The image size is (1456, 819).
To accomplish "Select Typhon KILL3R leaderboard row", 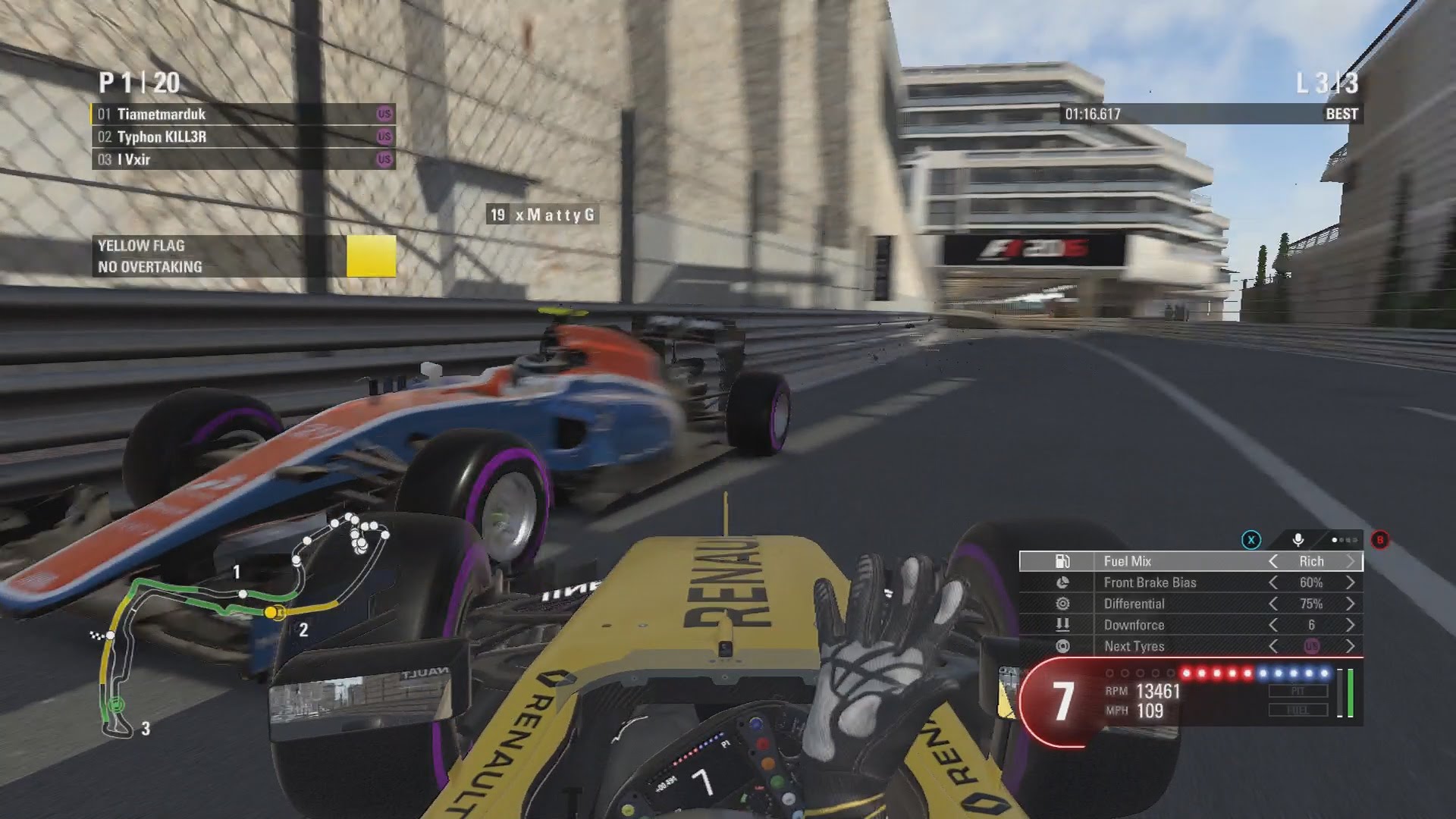I will click(243, 137).
